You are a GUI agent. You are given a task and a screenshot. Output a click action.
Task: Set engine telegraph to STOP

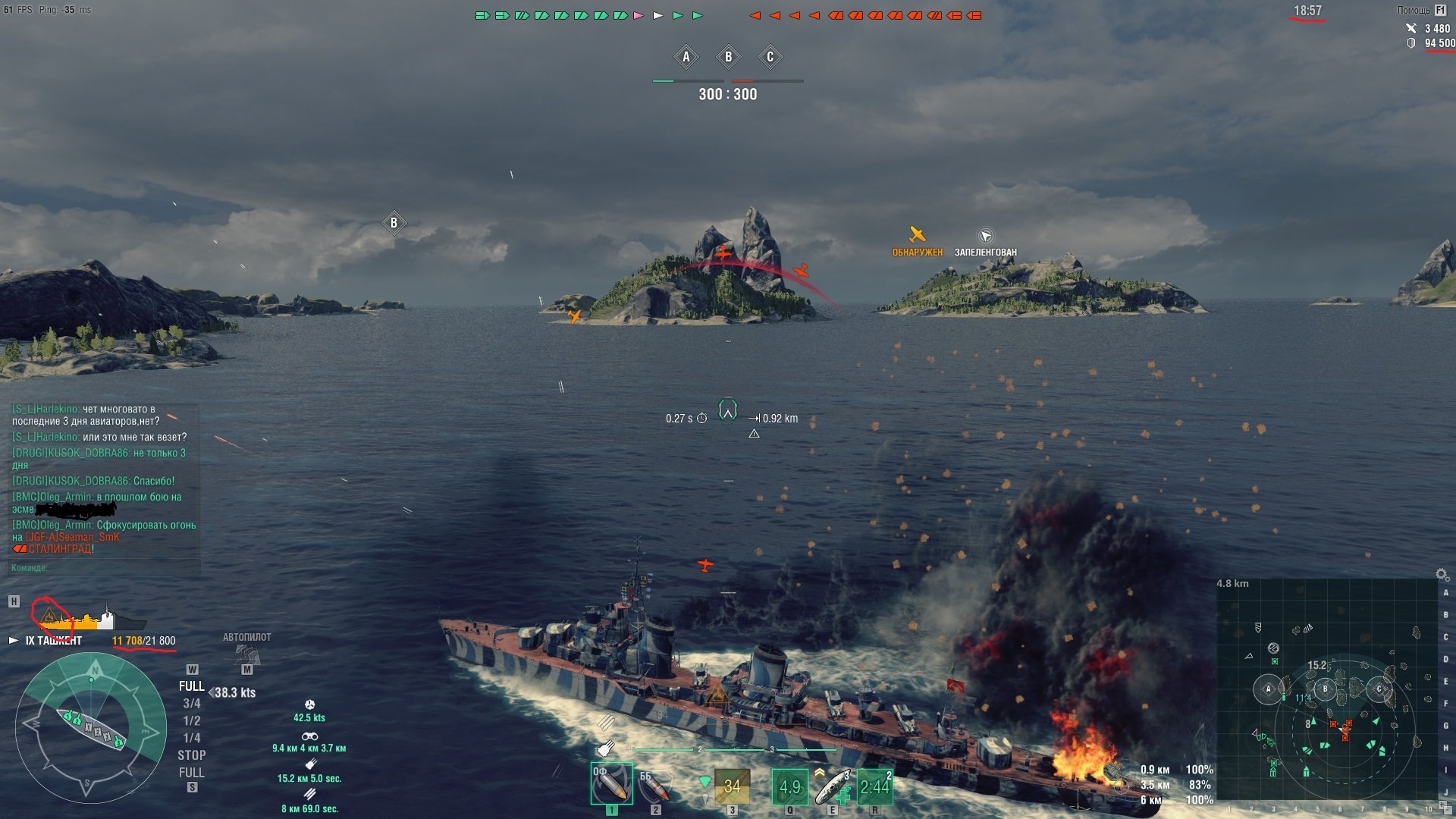click(x=192, y=755)
